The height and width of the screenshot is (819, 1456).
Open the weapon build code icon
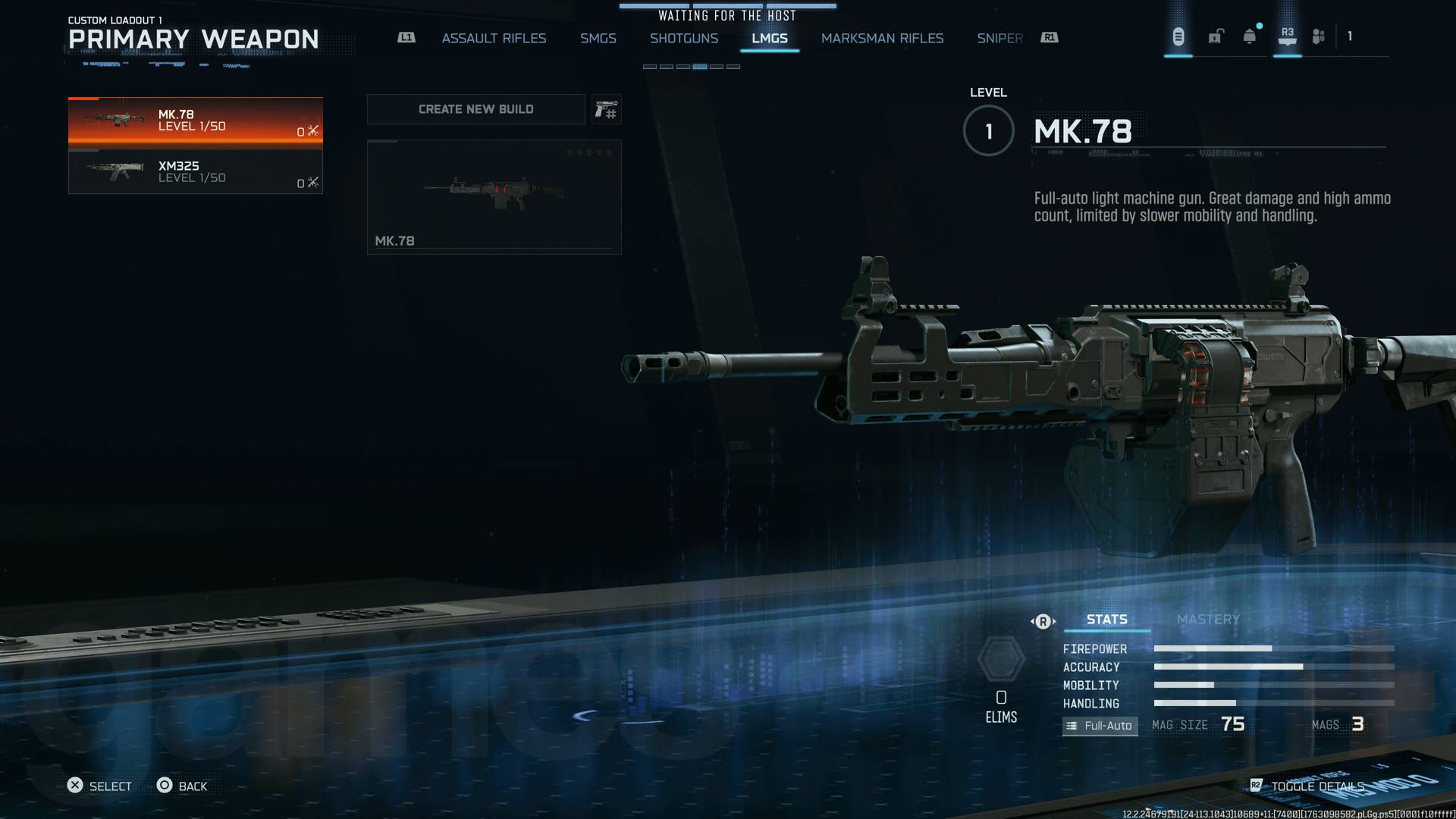click(x=606, y=109)
